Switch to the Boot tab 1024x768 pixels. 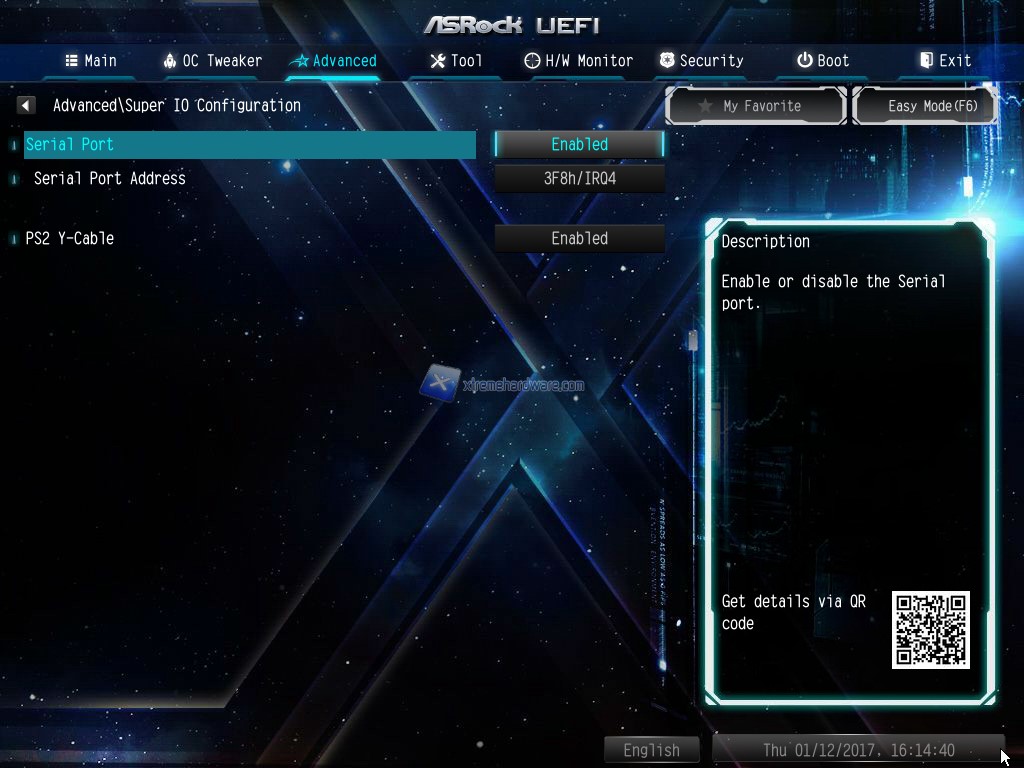[x=823, y=61]
